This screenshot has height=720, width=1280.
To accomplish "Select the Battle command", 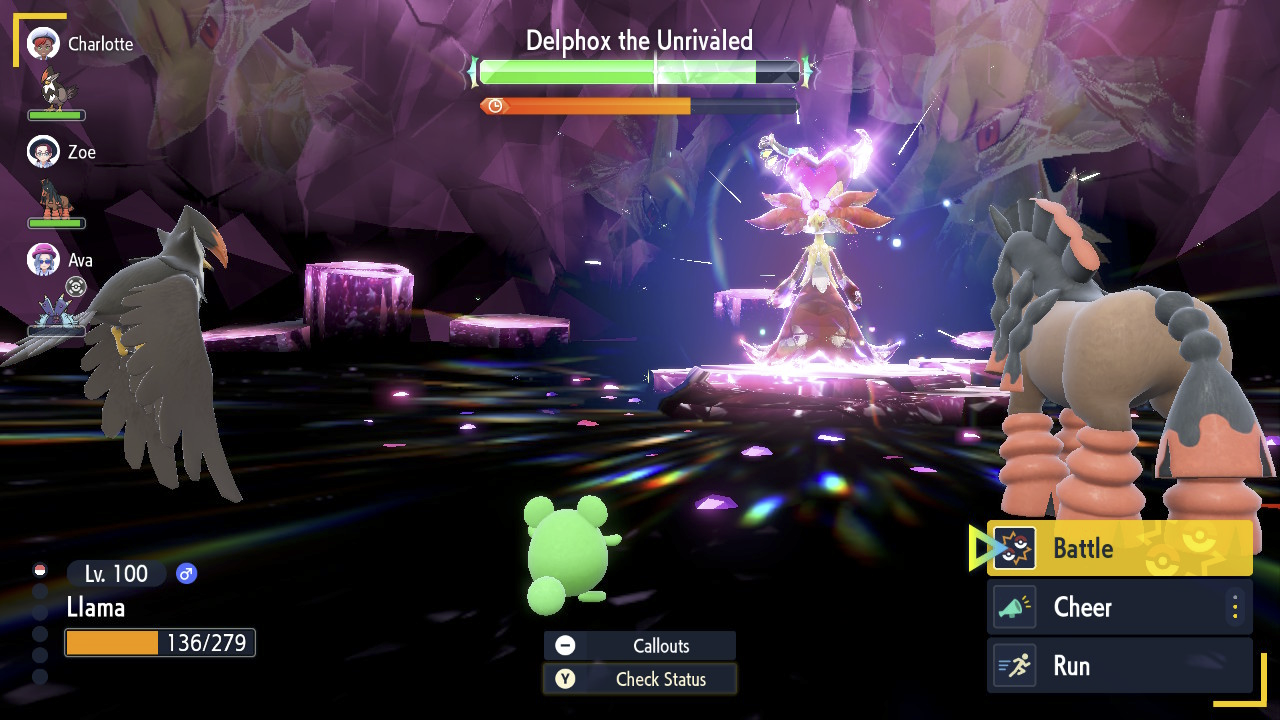I will click(1119, 548).
